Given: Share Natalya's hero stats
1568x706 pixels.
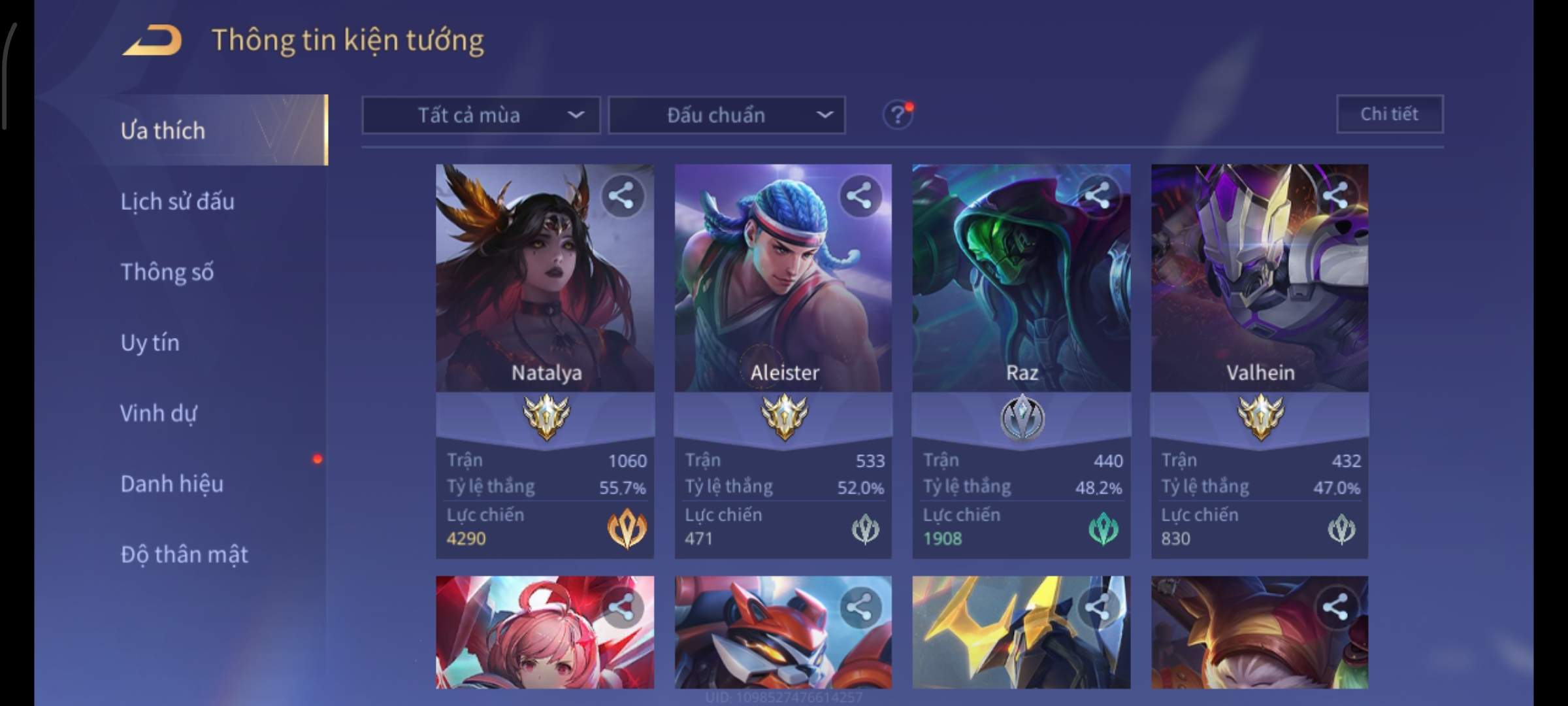Looking at the screenshot, I should pyautogui.click(x=621, y=195).
